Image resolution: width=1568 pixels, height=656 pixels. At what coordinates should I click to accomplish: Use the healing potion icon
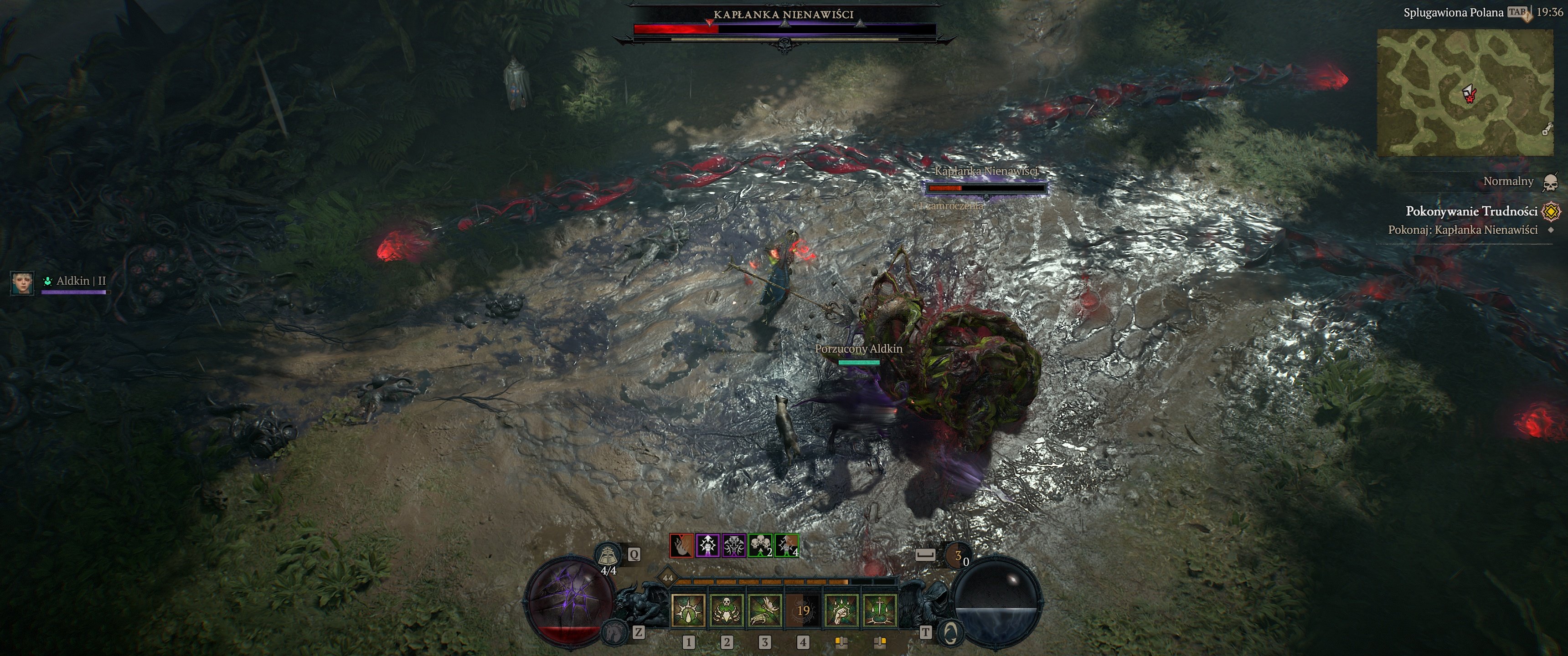coord(608,555)
